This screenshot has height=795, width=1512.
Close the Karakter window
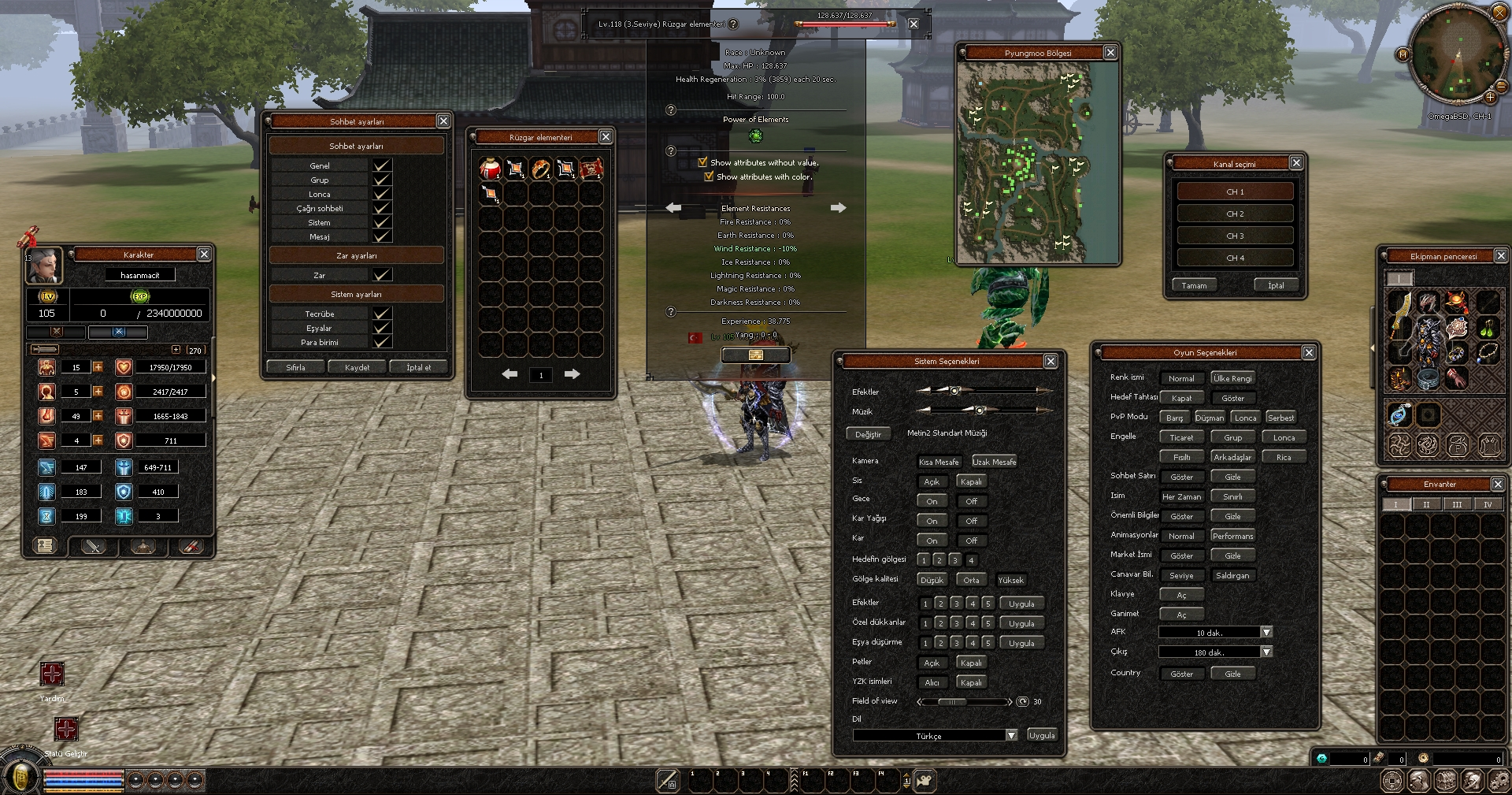click(204, 254)
